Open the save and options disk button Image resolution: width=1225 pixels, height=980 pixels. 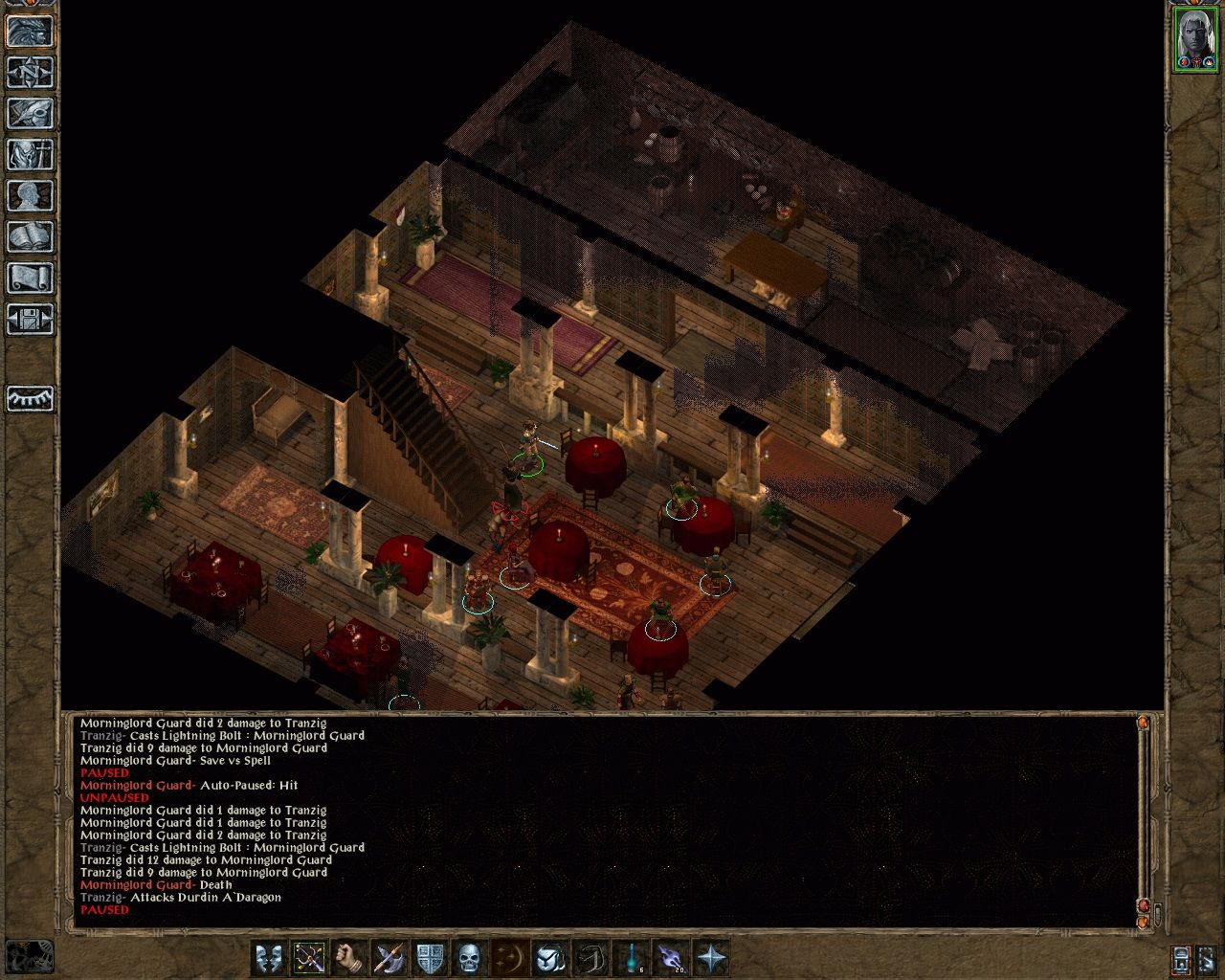point(30,319)
